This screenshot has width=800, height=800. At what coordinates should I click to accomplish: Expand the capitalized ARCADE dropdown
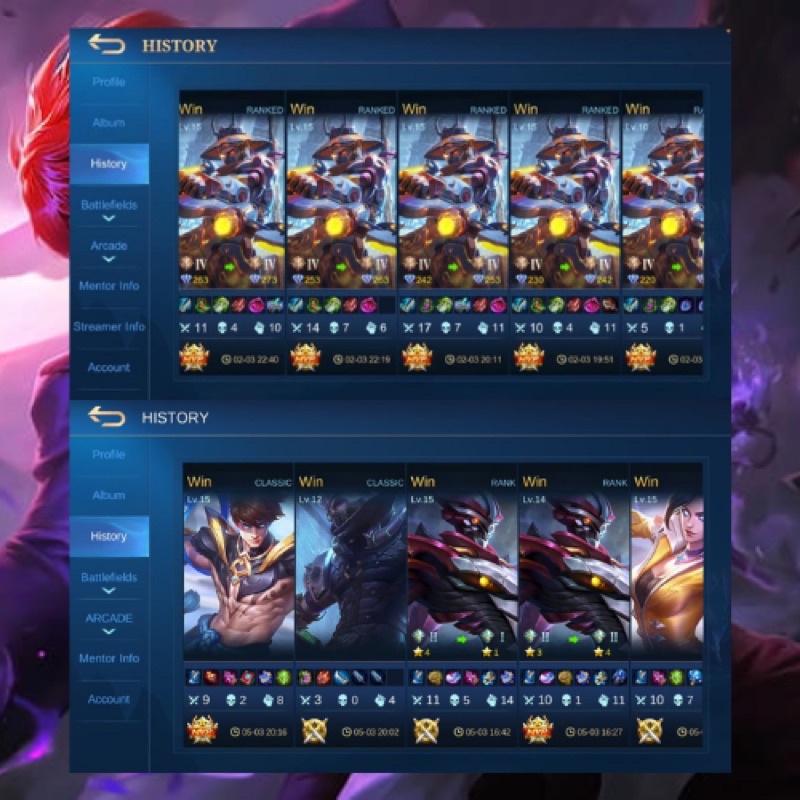point(109,623)
